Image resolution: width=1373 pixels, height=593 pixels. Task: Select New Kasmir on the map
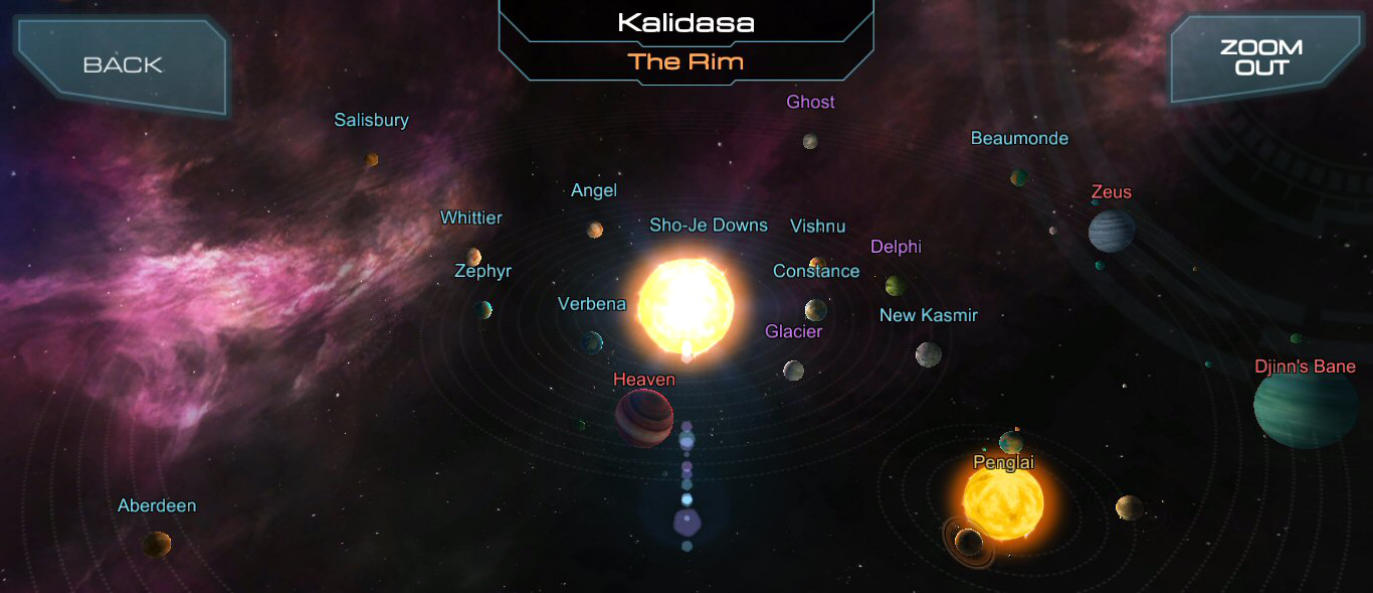click(x=928, y=354)
